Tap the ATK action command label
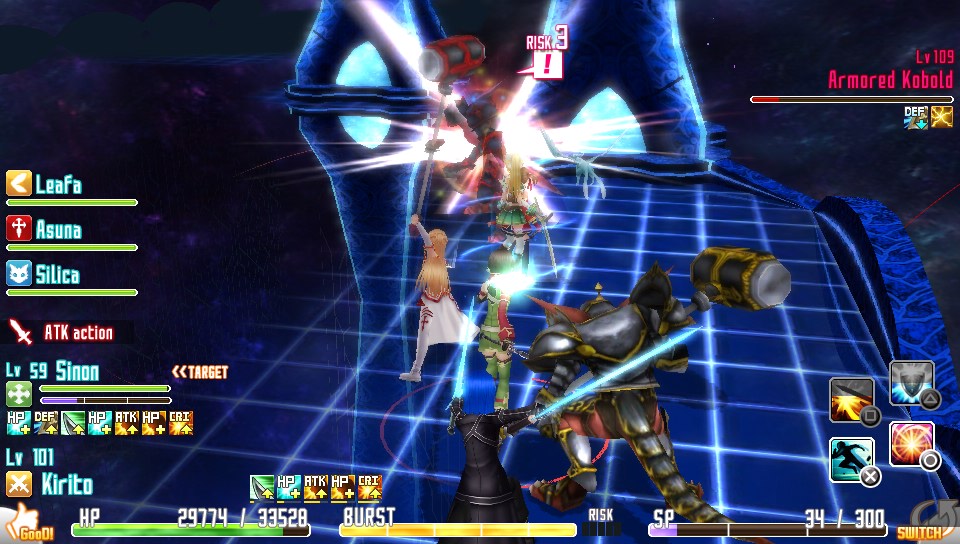Screen dimensions: 960x544 pos(77,332)
